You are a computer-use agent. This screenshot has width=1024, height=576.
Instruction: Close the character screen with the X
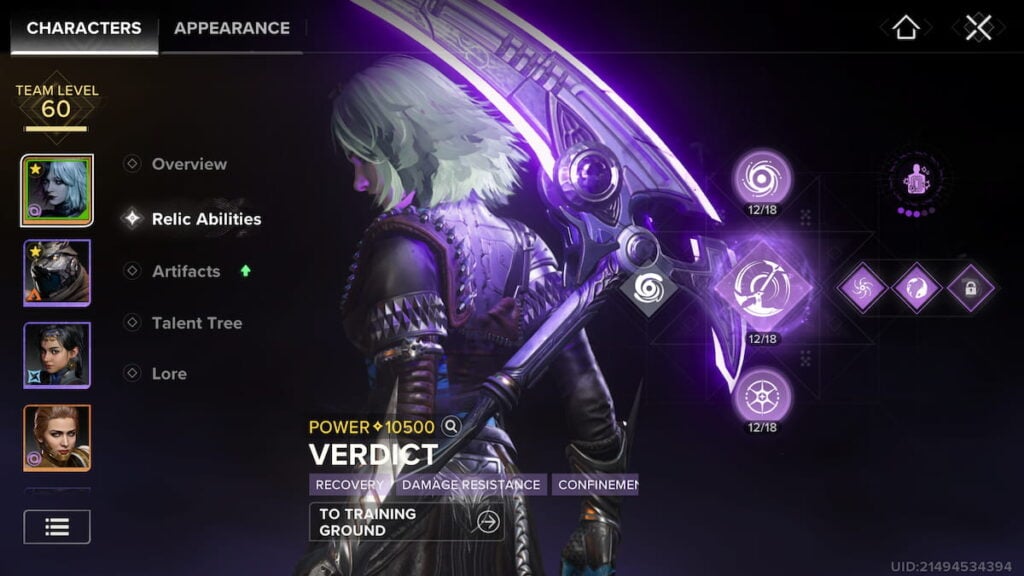pyautogui.click(x=978, y=28)
